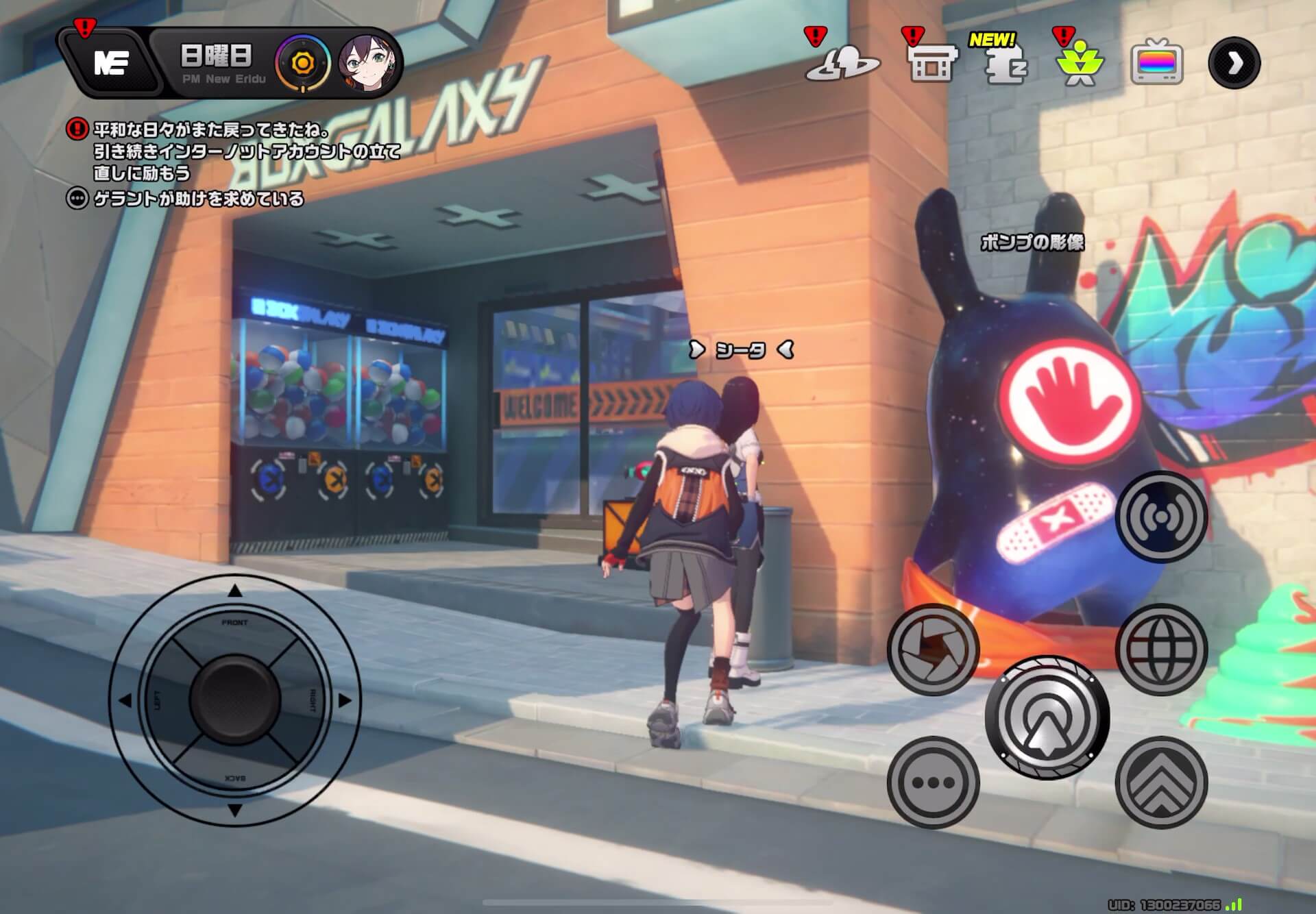Open the planet and hat icon menu
The height and width of the screenshot is (914, 1316).
pos(842,64)
